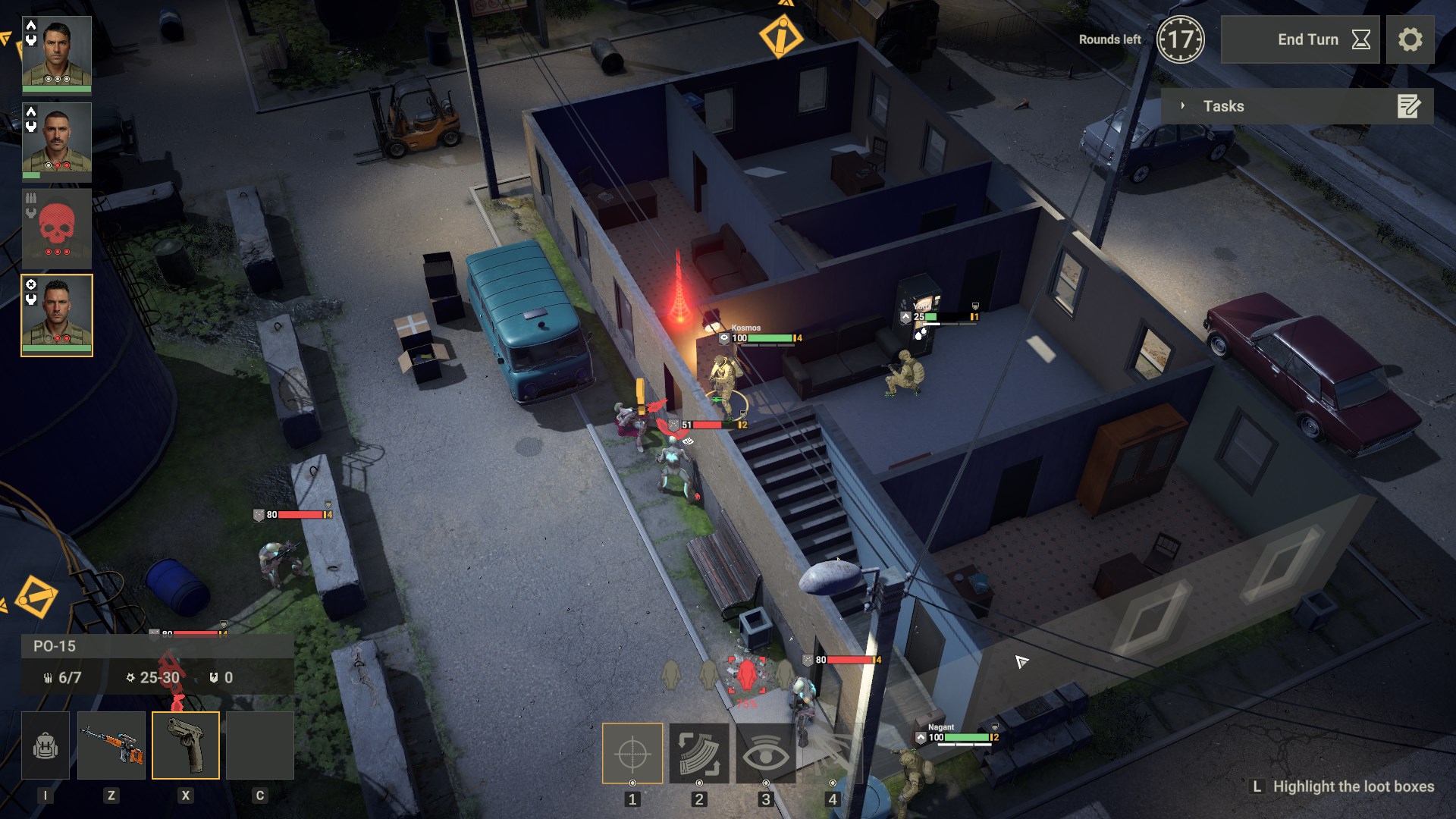
Task: Select the aimed shot crosshair ability
Action: click(632, 755)
